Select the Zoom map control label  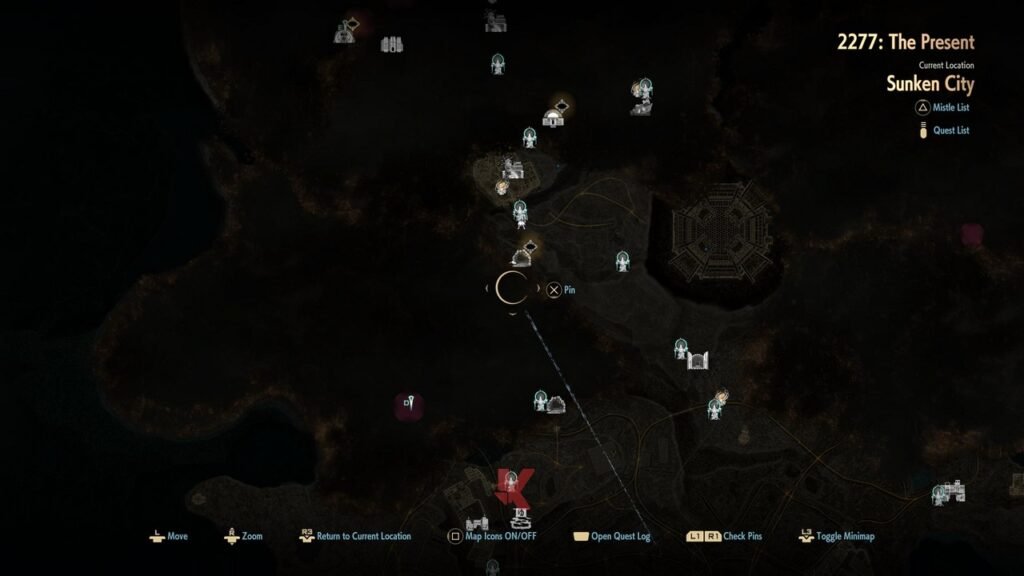coord(252,536)
